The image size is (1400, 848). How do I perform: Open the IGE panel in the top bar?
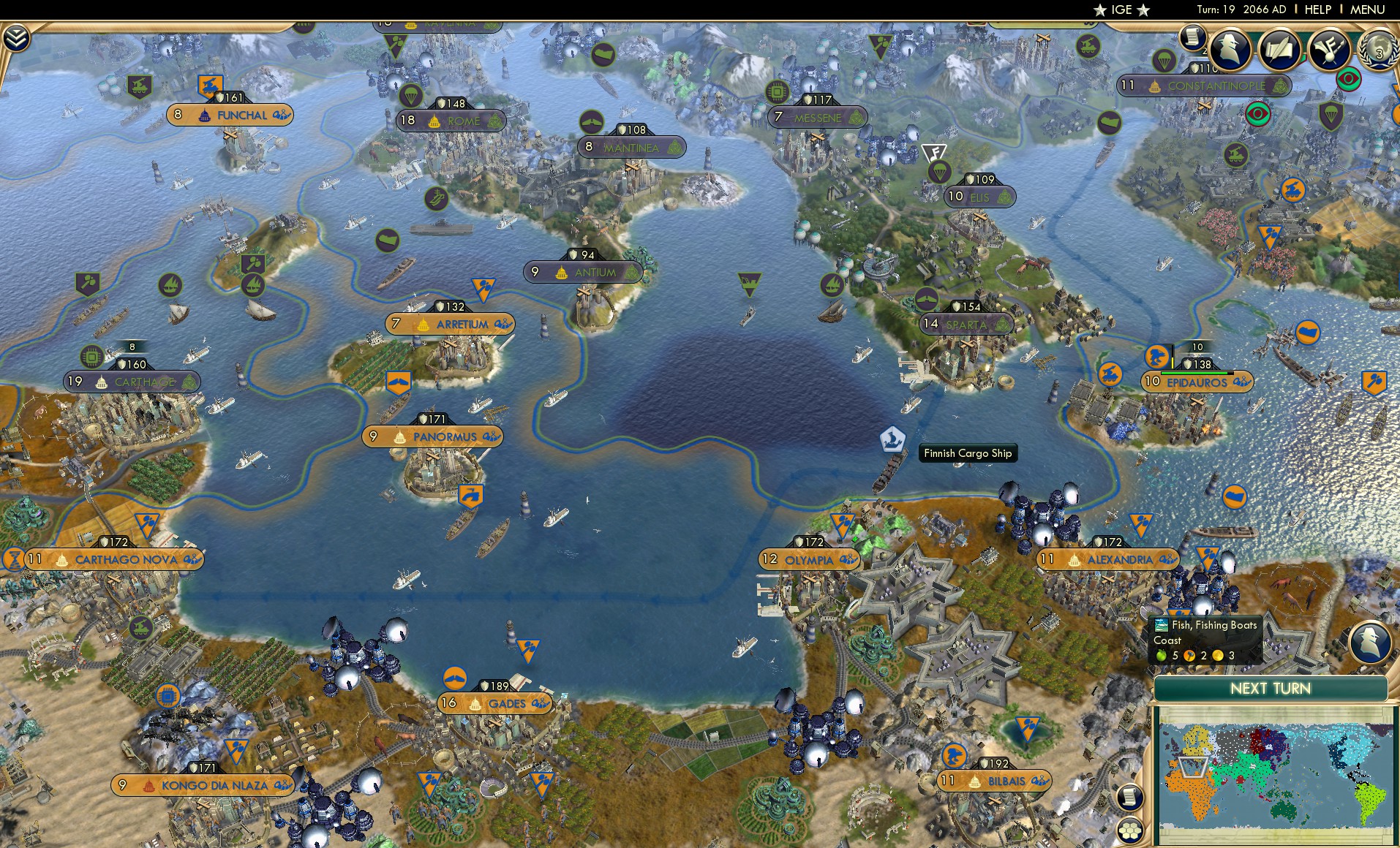point(1120,10)
